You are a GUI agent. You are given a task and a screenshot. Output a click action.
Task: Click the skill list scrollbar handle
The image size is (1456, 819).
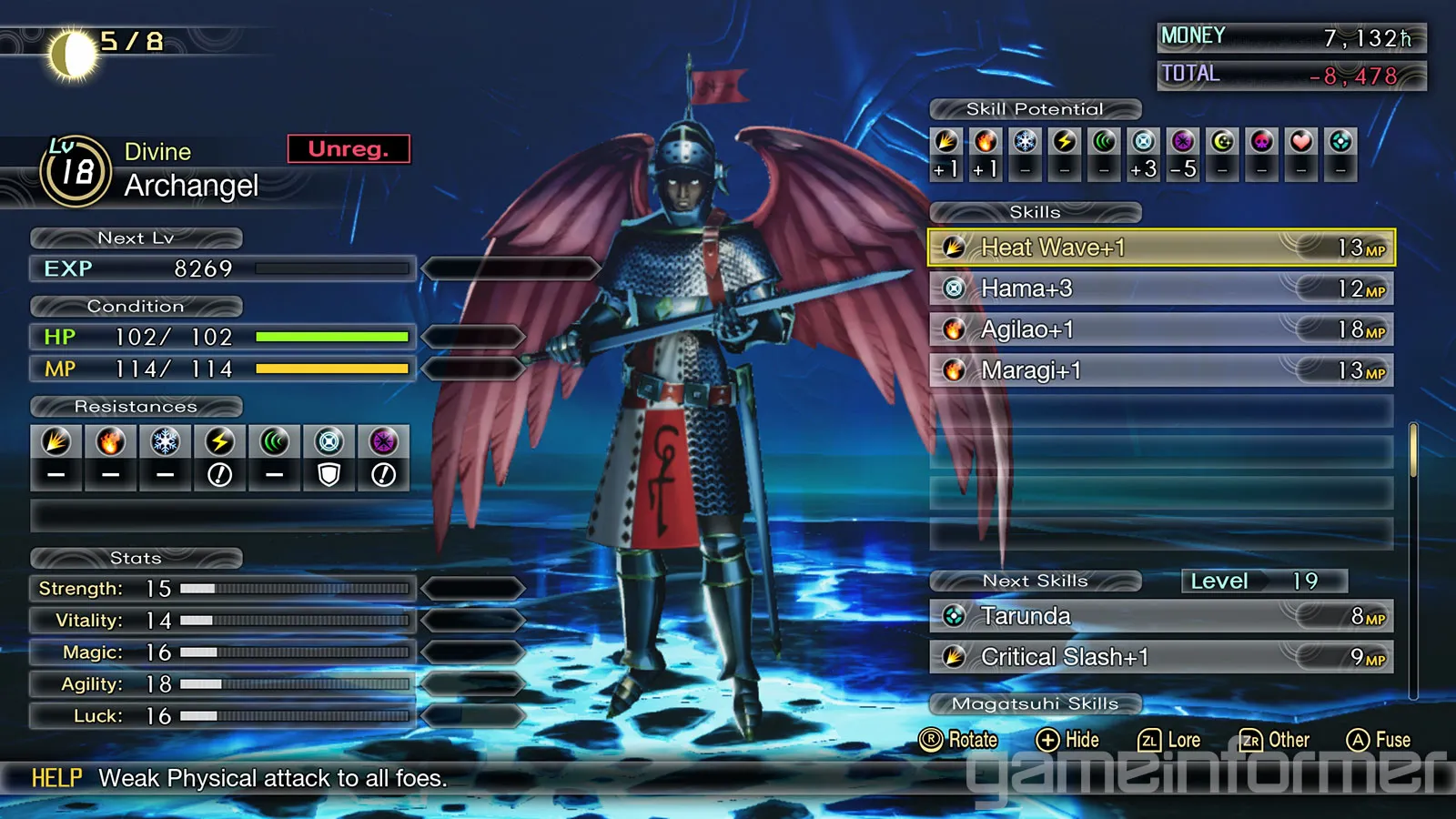coord(1413,450)
